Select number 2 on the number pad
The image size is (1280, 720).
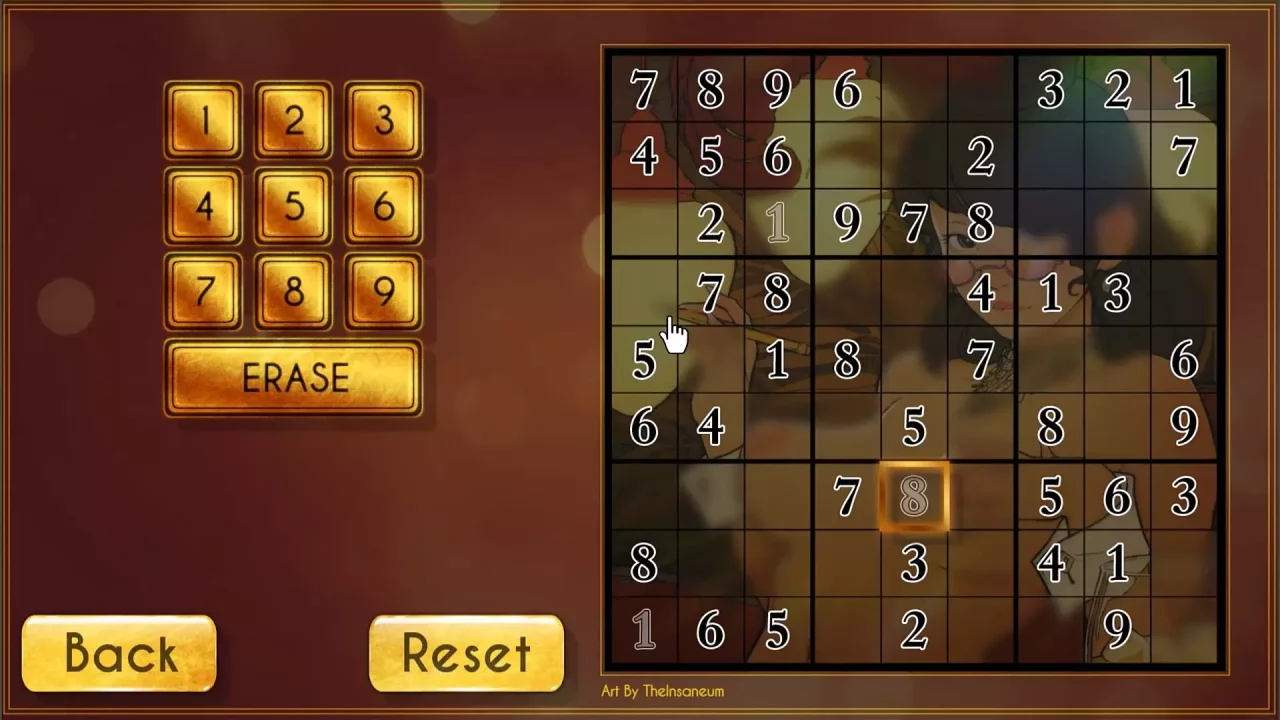293,121
